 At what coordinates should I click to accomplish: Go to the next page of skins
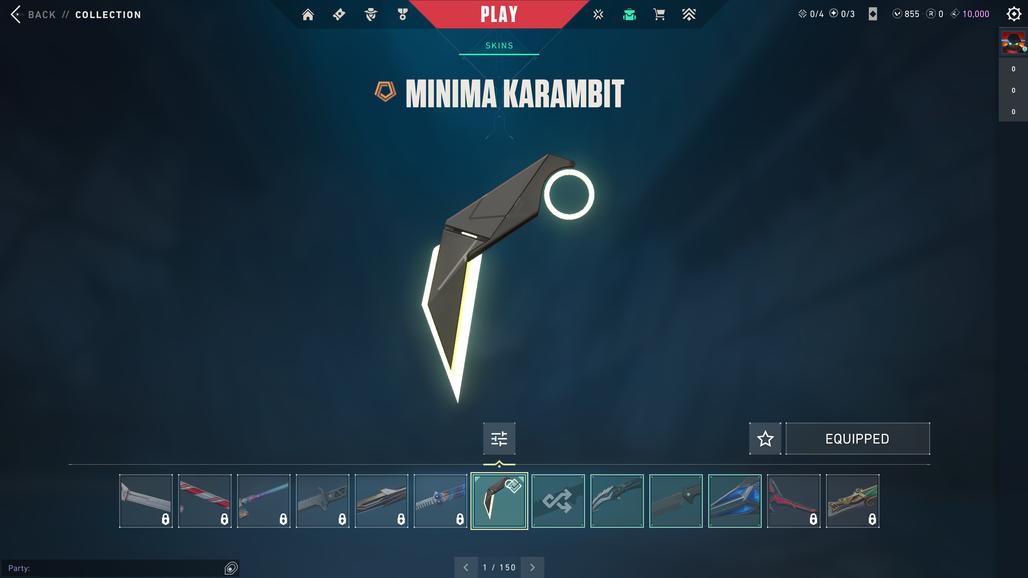point(532,567)
